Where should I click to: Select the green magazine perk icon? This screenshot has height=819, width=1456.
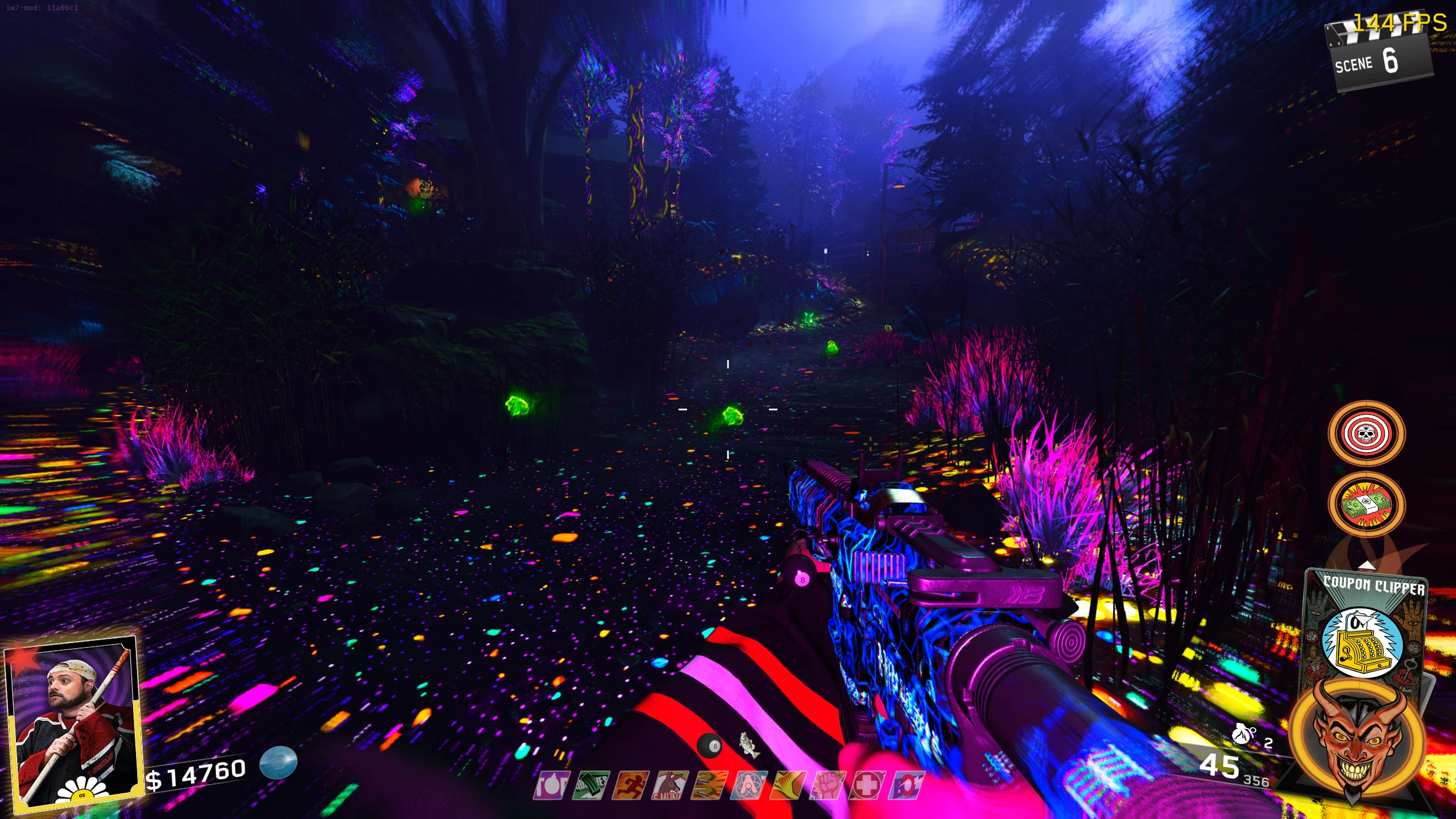pos(591,785)
